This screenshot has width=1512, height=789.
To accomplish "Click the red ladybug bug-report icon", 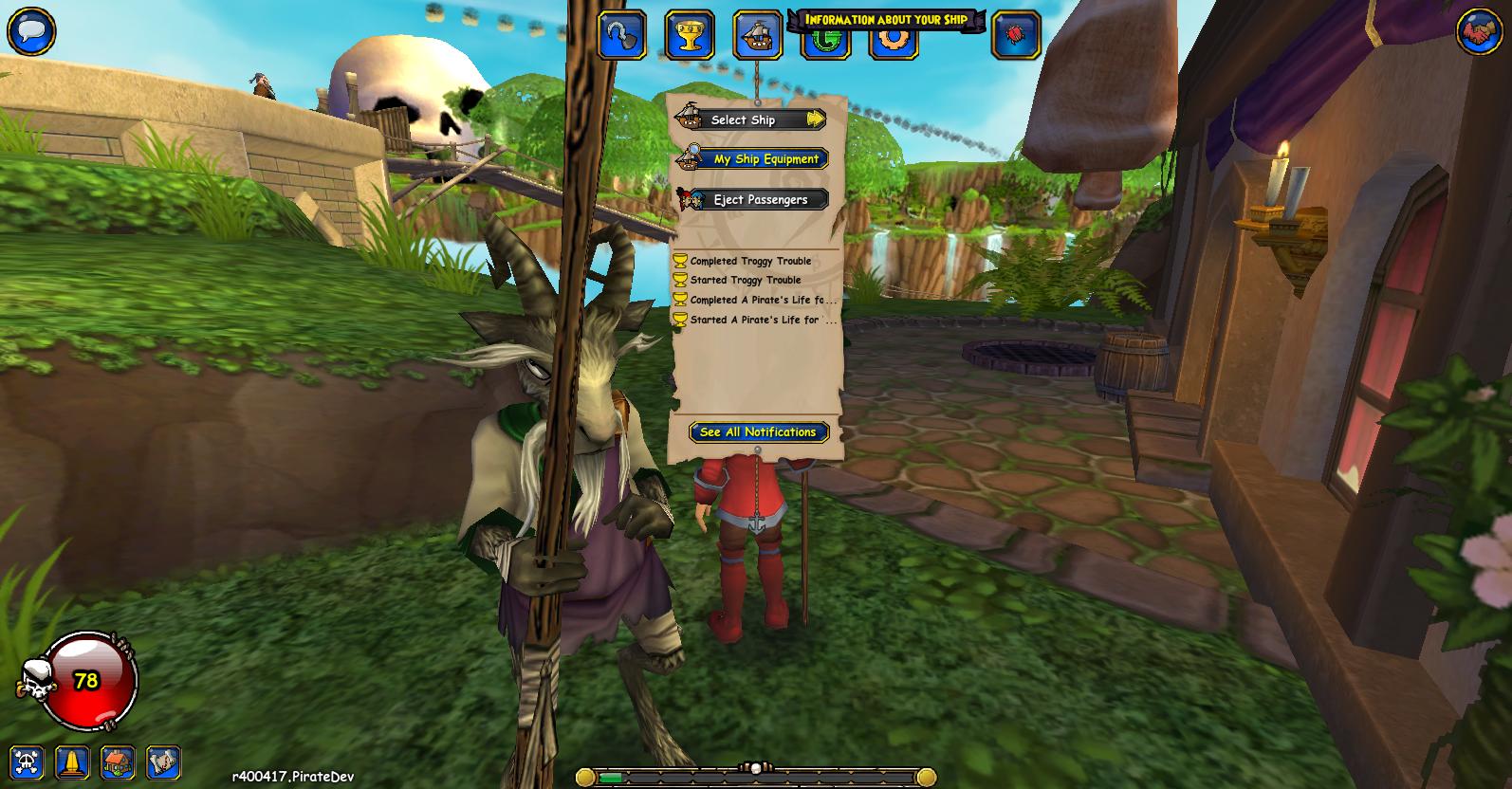I will [1016, 35].
